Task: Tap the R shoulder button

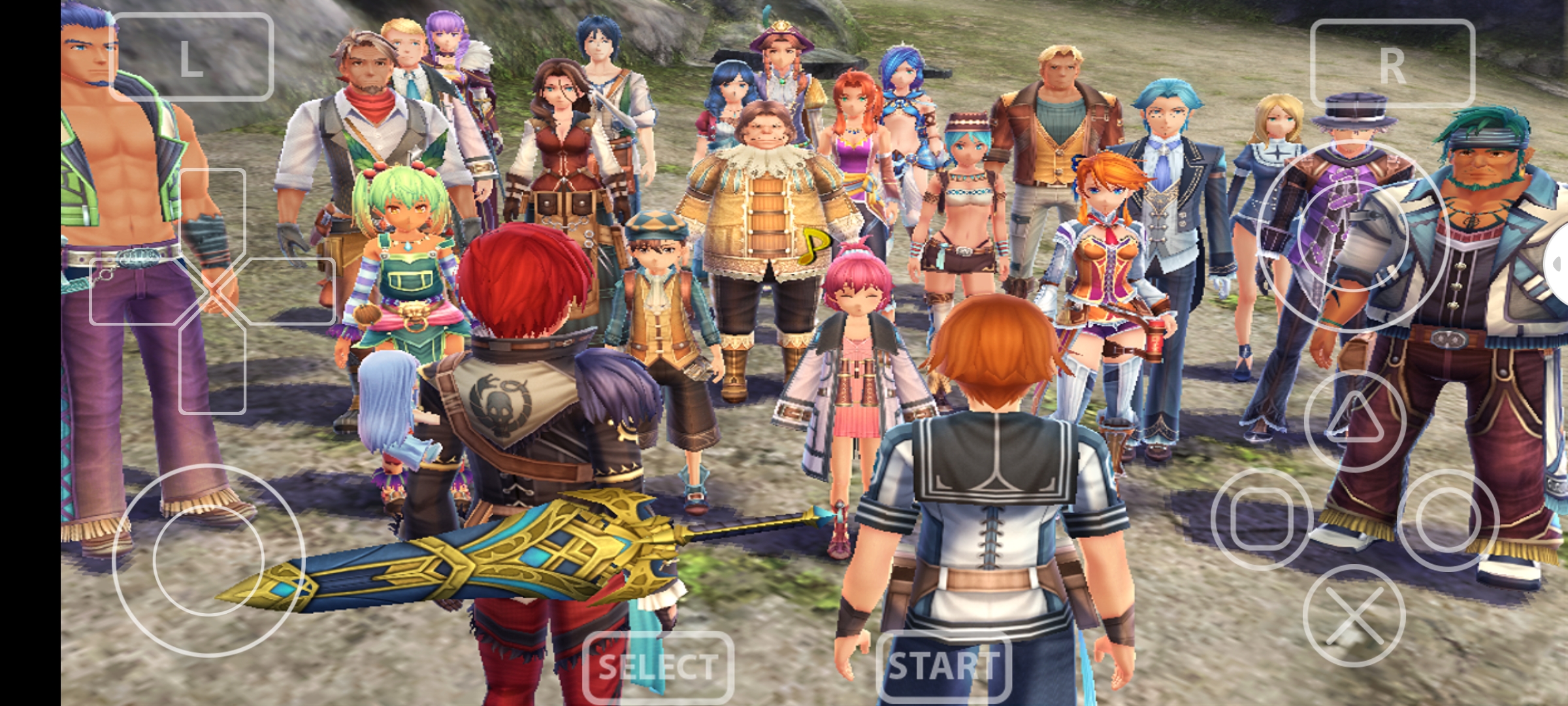Action: click(x=1392, y=64)
